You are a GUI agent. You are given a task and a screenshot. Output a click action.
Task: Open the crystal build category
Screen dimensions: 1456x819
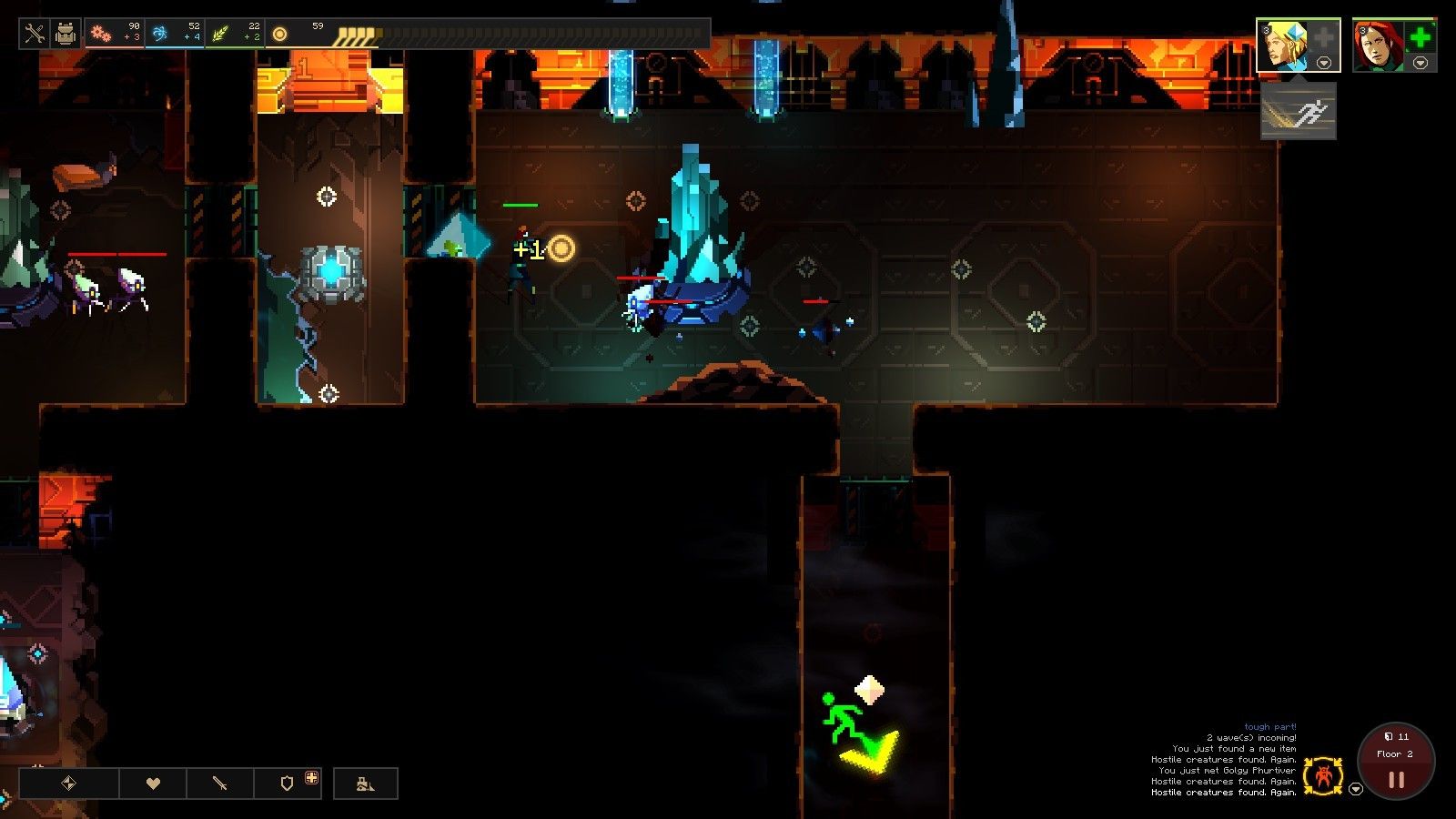coord(69,784)
